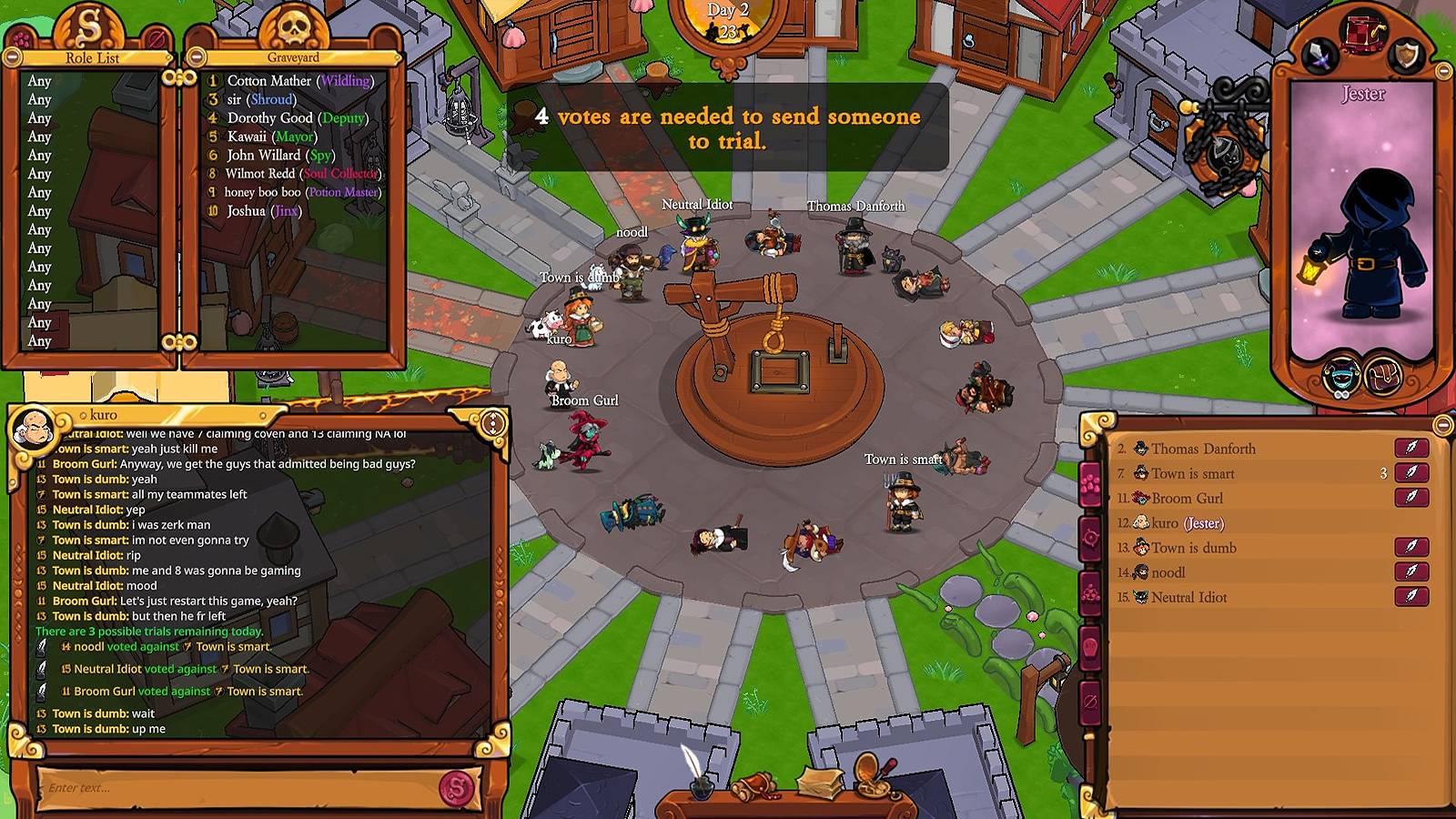Viewport: 1456px width, 819px height.
Task: Collapse the Jester role card with the minus toggle
Action: (x=1444, y=71)
